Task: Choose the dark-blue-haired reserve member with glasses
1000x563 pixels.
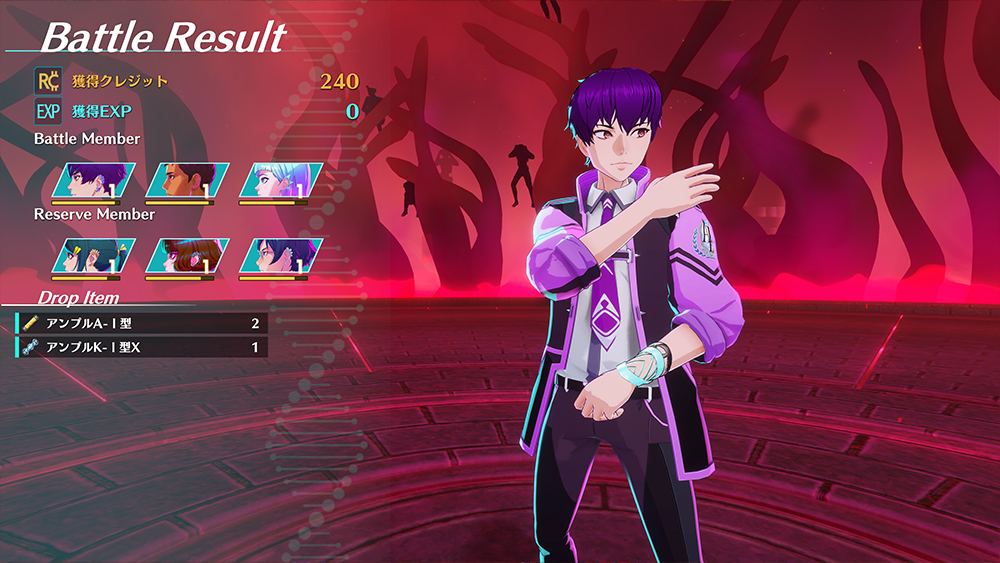Action: (281, 256)
